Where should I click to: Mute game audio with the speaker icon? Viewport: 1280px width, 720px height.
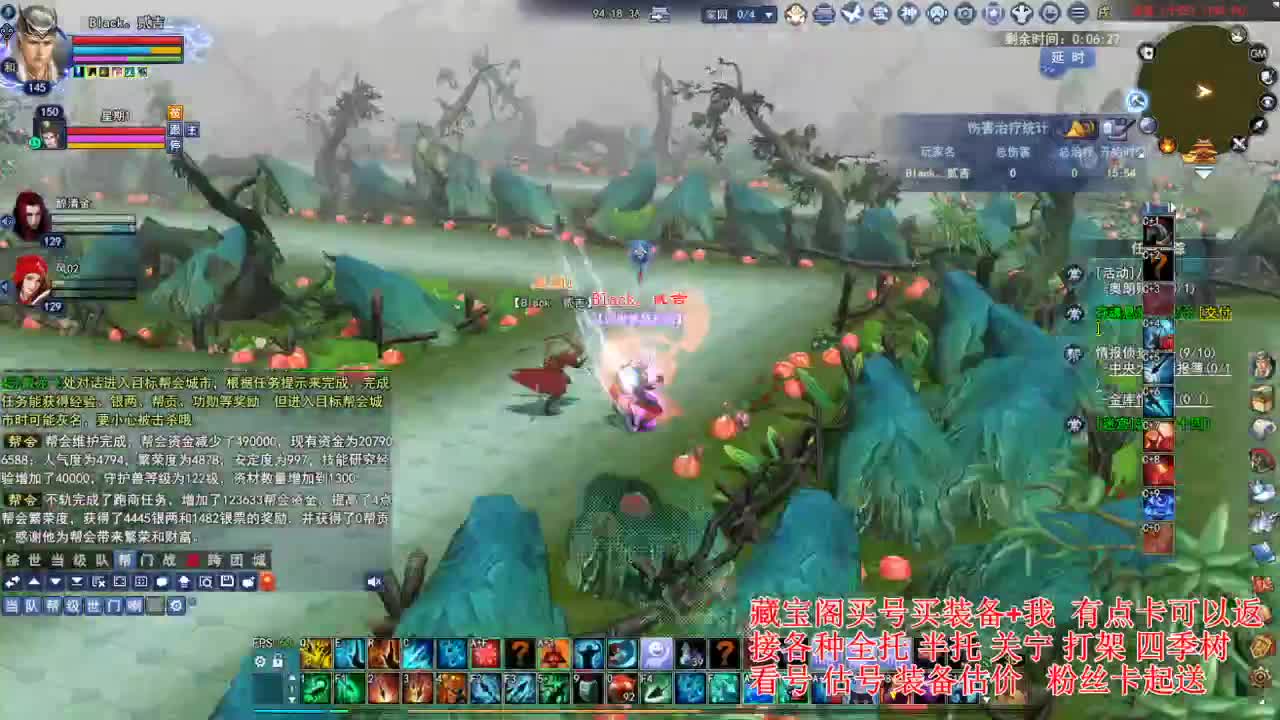click(x=374, y=581)
